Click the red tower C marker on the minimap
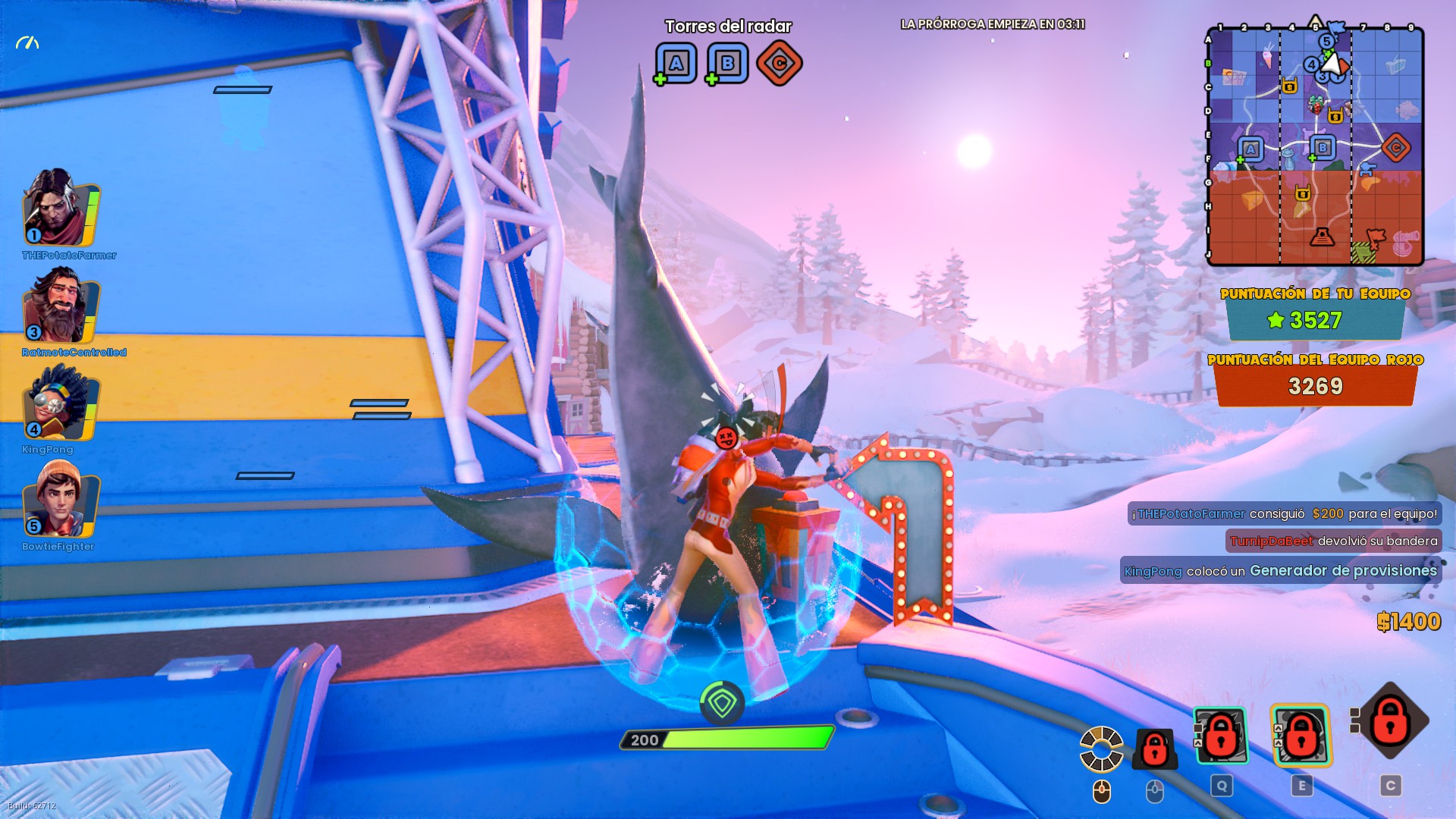Viewport: 1456px width, 819px height. click(1395, 148)
